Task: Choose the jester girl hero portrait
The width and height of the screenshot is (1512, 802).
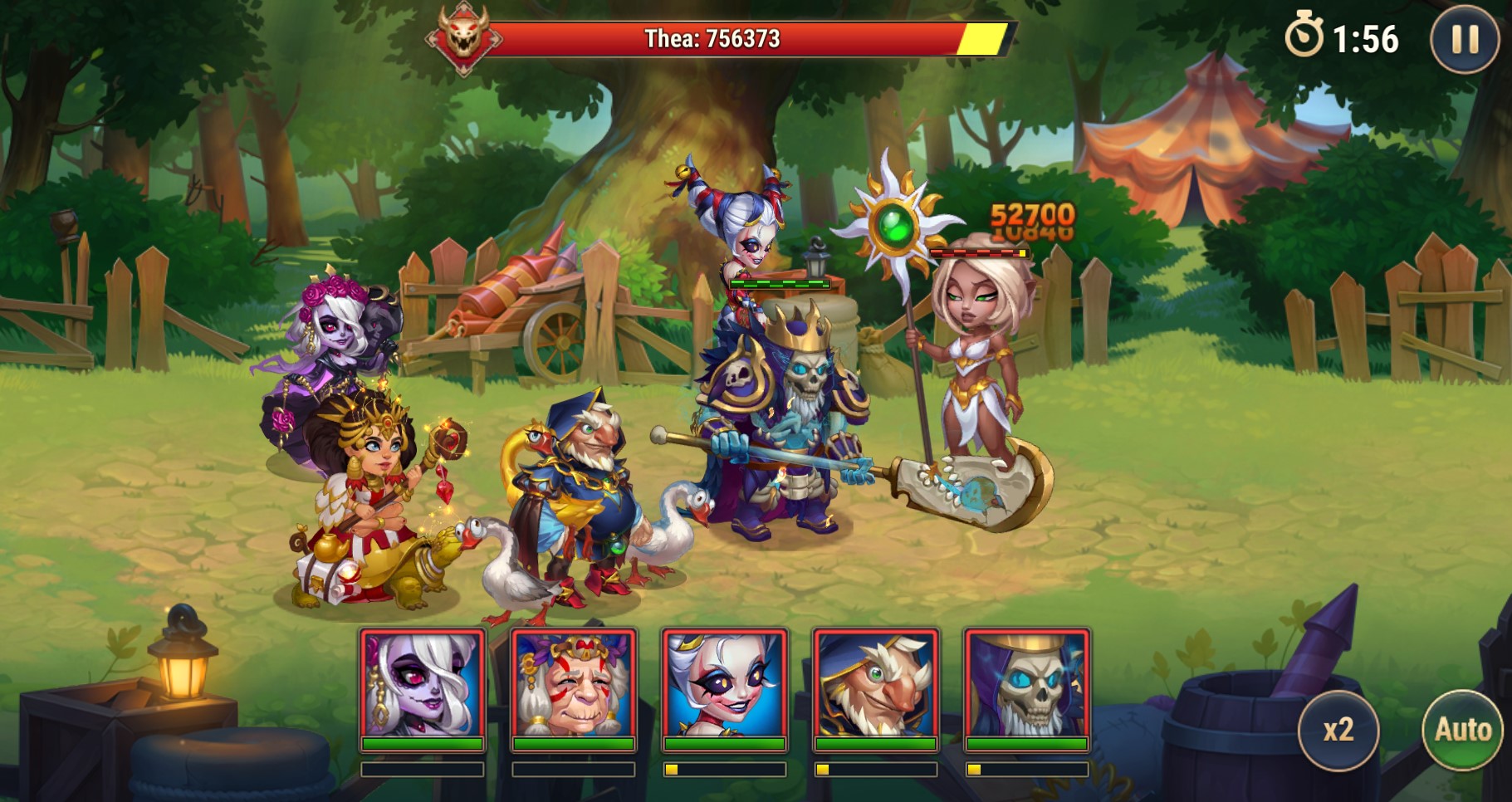Action: pos(725,684)
